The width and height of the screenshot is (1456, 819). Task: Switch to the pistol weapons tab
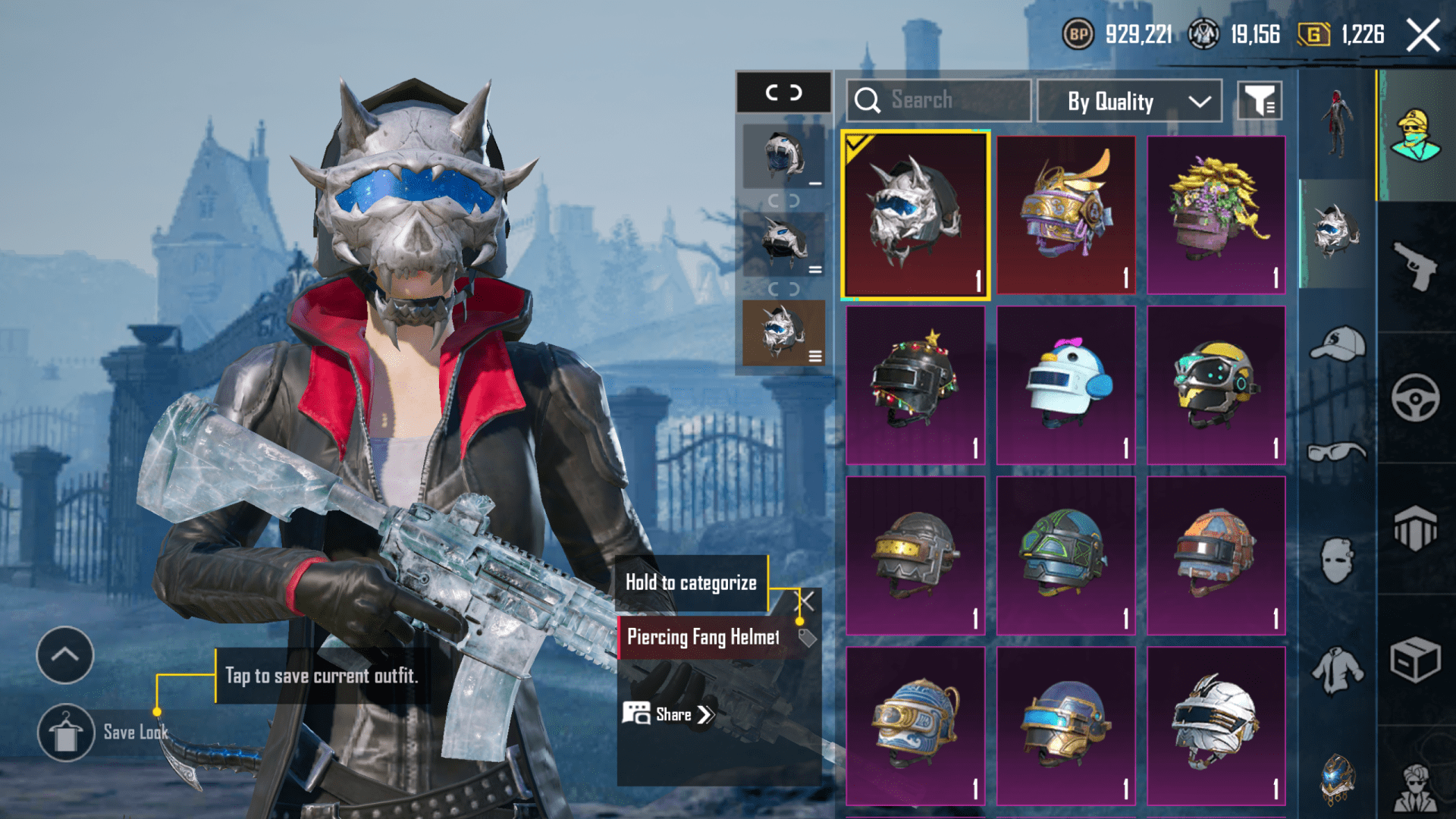1415,266
